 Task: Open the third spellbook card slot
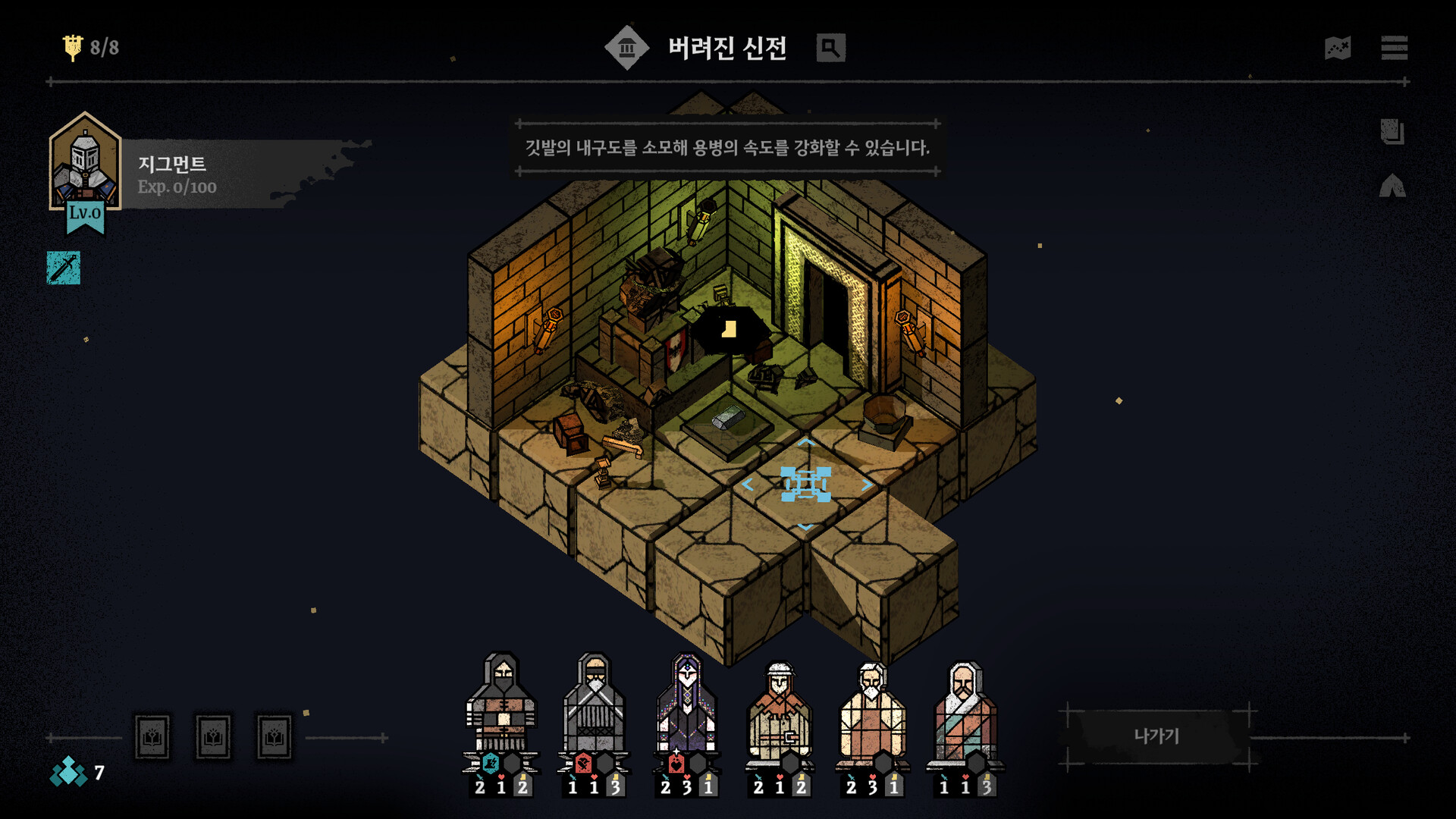click(276, 738)
